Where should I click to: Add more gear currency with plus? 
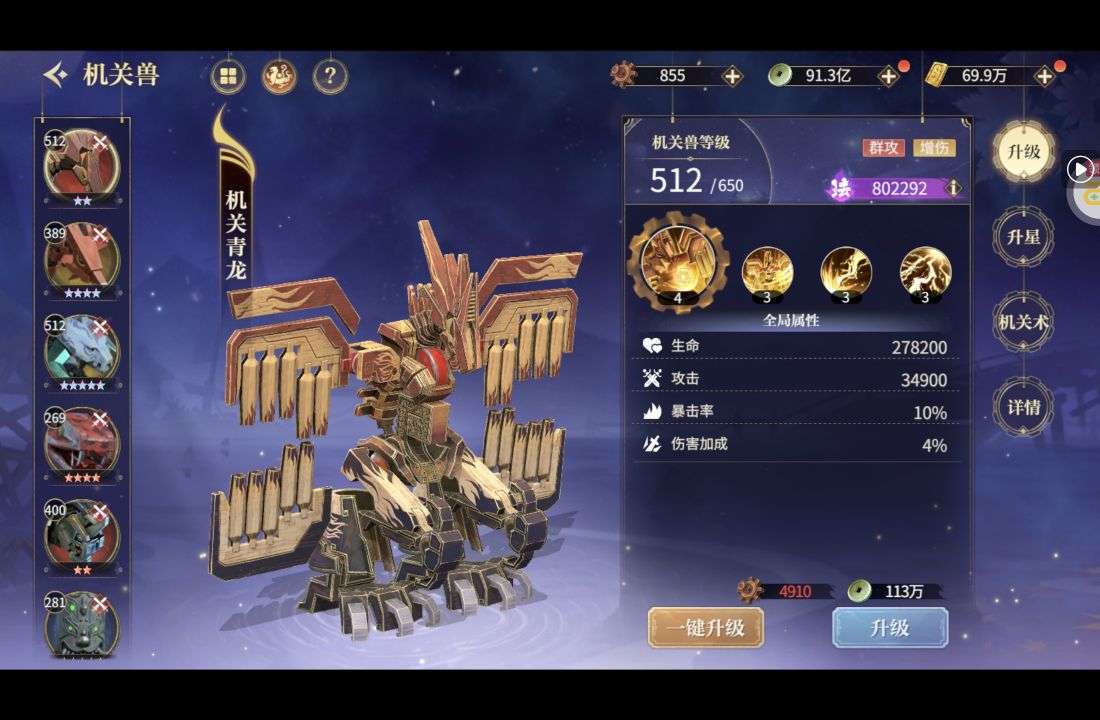pos(732,76)
